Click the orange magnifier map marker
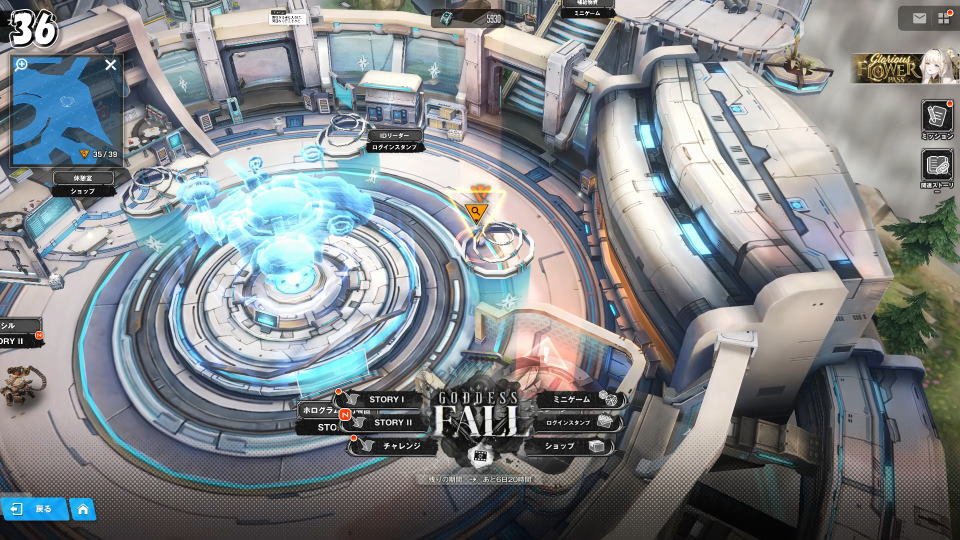The image size is (960, 540). pyautogui.click(x=477, y=210)
